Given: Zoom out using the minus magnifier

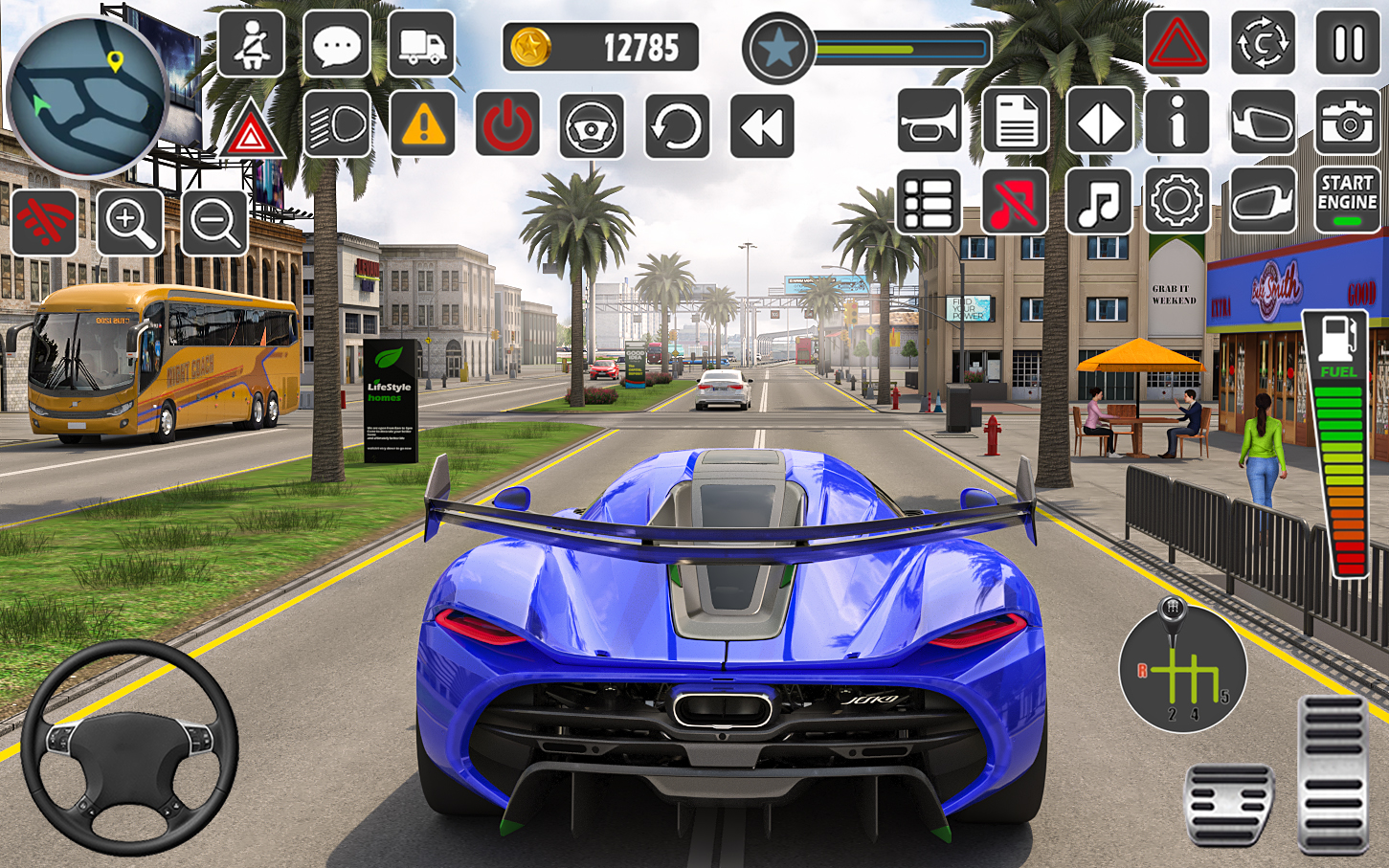Looking at the screenshot, I should [x=214, y=223].
